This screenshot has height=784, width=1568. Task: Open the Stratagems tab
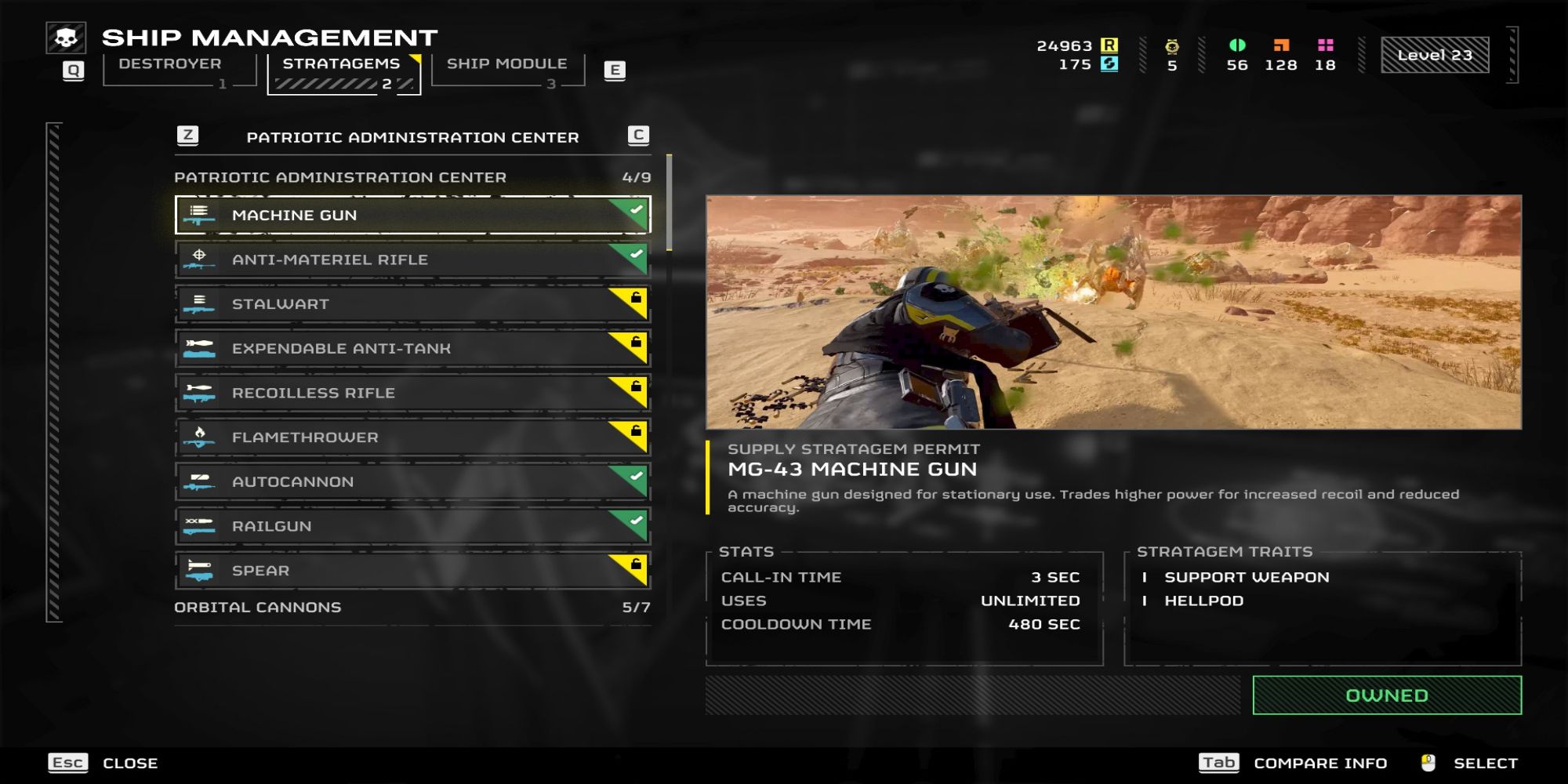(x=342, y=64)
